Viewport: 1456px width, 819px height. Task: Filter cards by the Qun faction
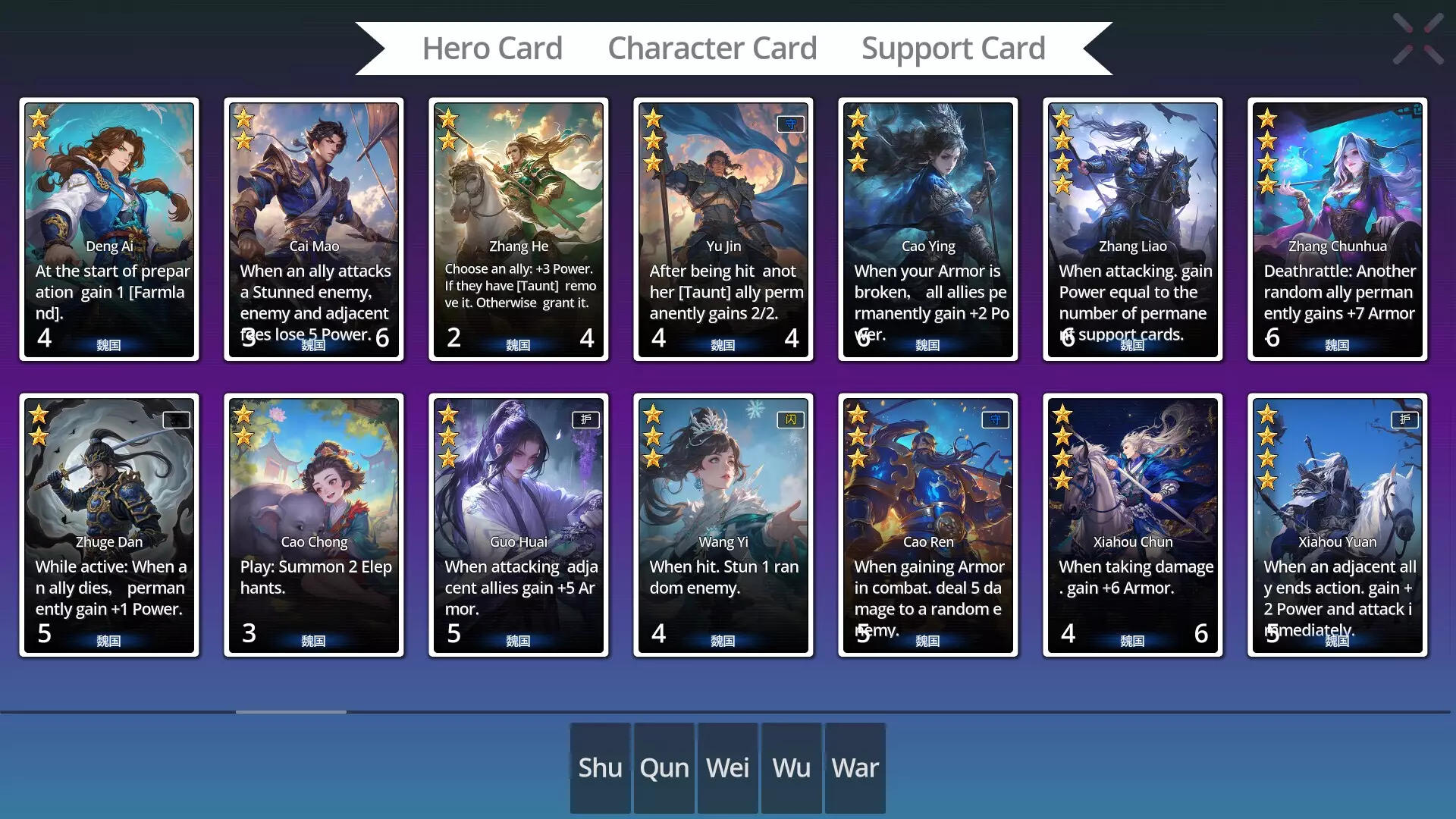(664, 767)
